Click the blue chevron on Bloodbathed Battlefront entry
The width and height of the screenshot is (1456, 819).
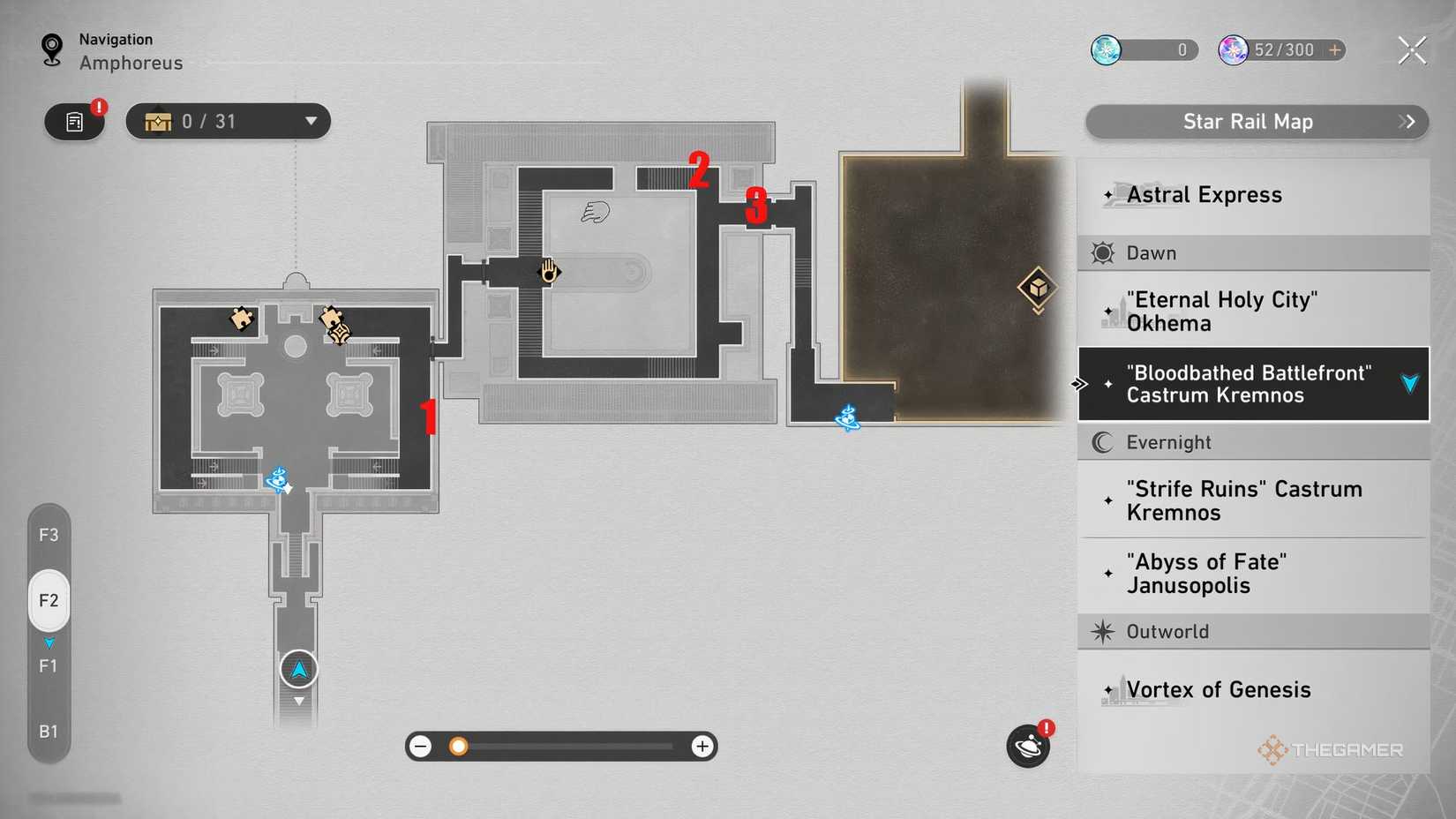1407,384
